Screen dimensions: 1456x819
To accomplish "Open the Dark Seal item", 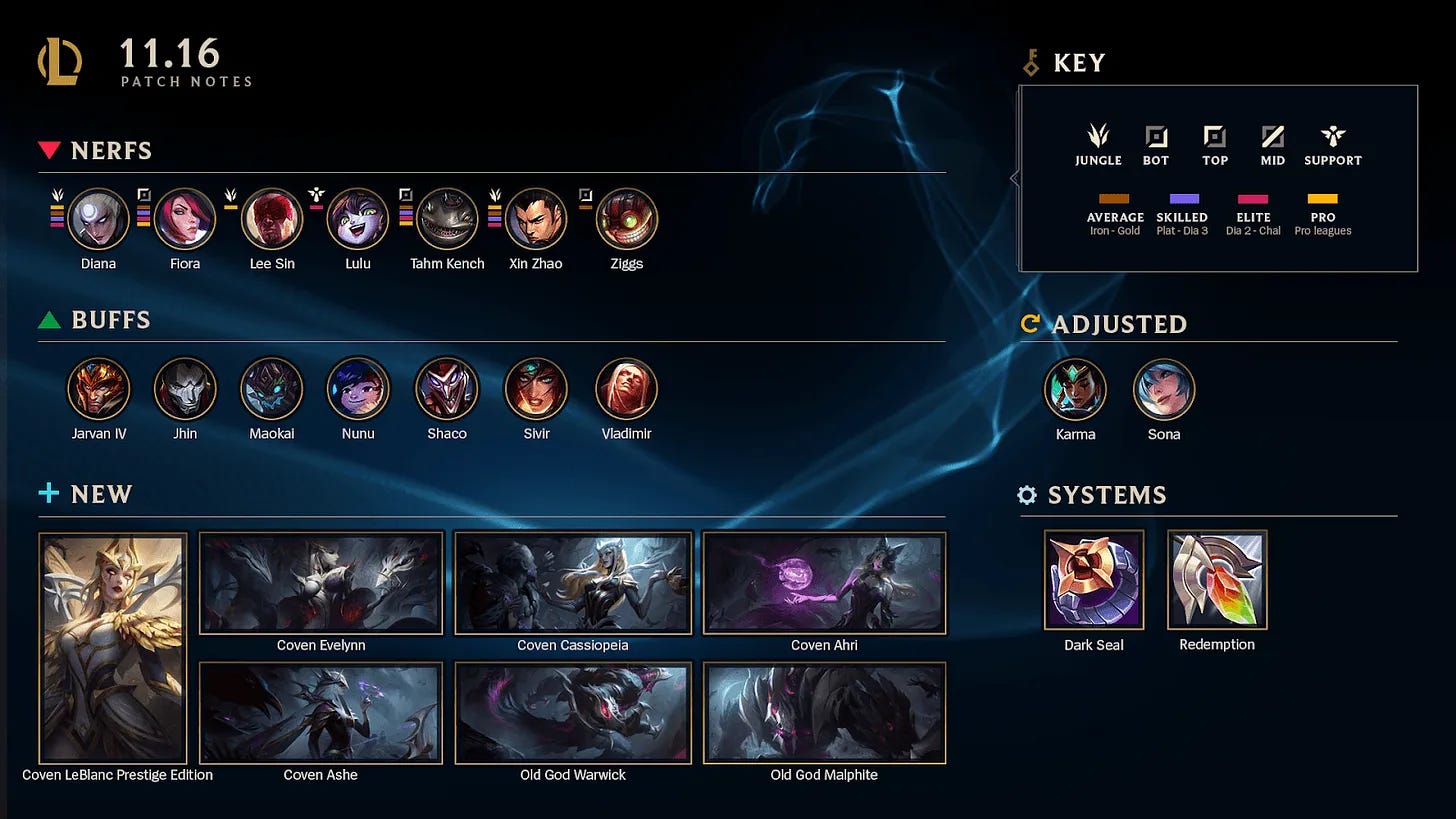I will (x=1094, y=580).
